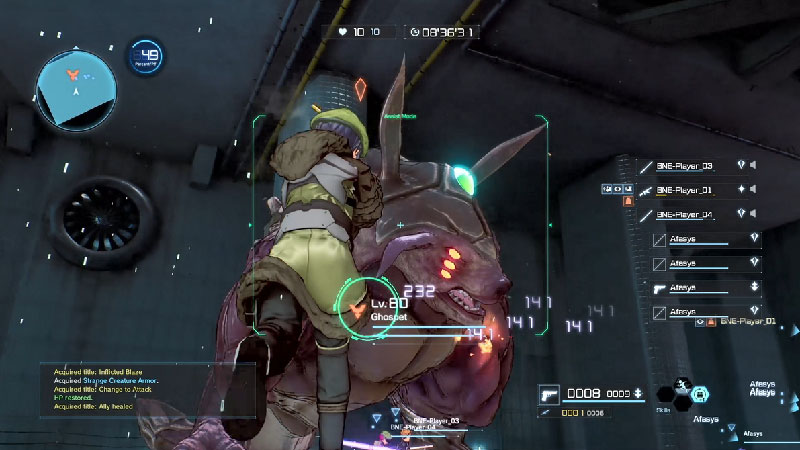Switch to the secondary sword weapon slot

(x=545, y=412)
